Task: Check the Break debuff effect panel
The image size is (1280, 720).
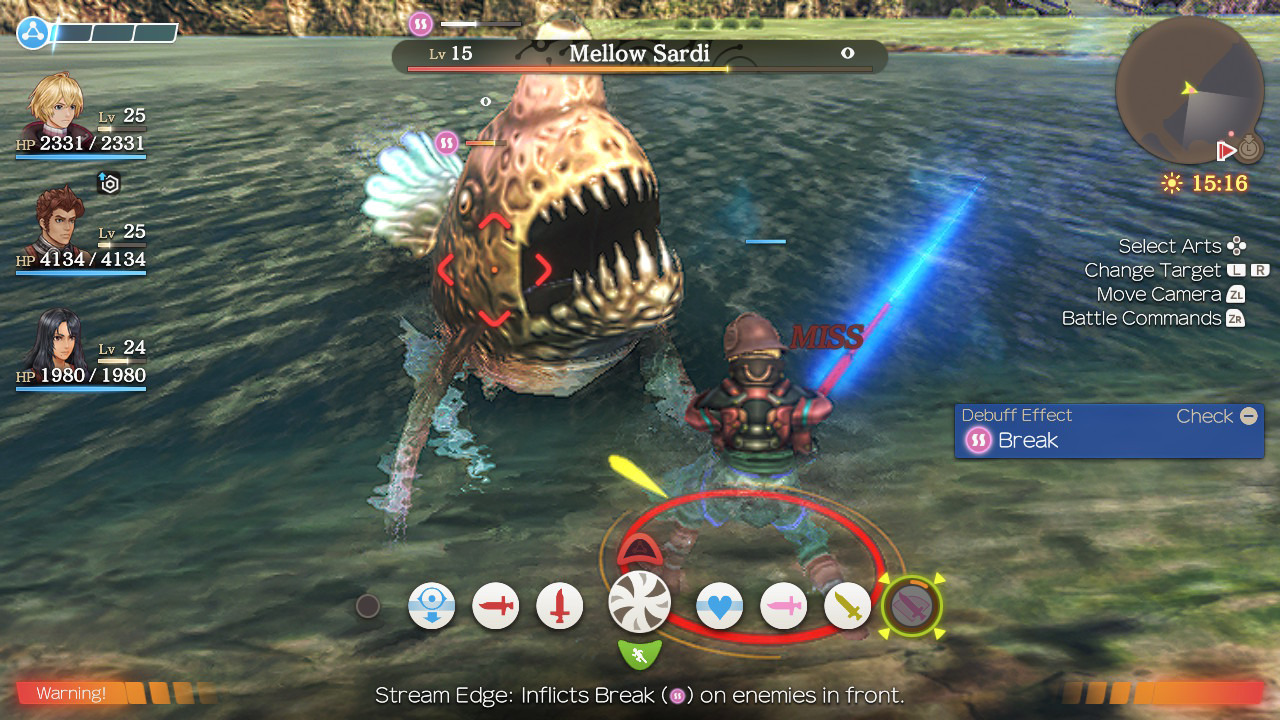Action: [1109, 431]
